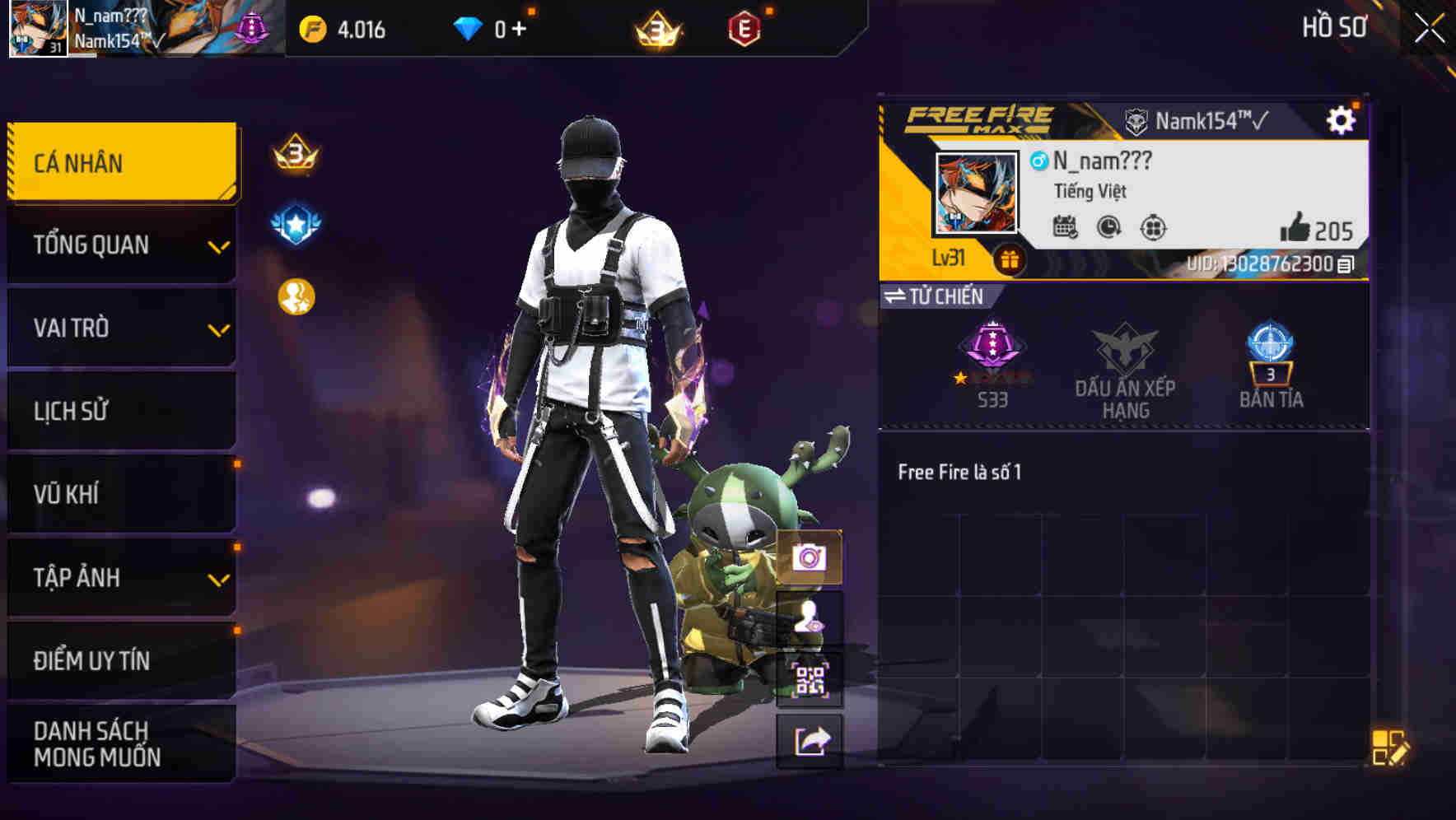This screenshot has width=1456, height=820.
Task: Click the share arrow icon below the QR code
Action: [810, 740]
